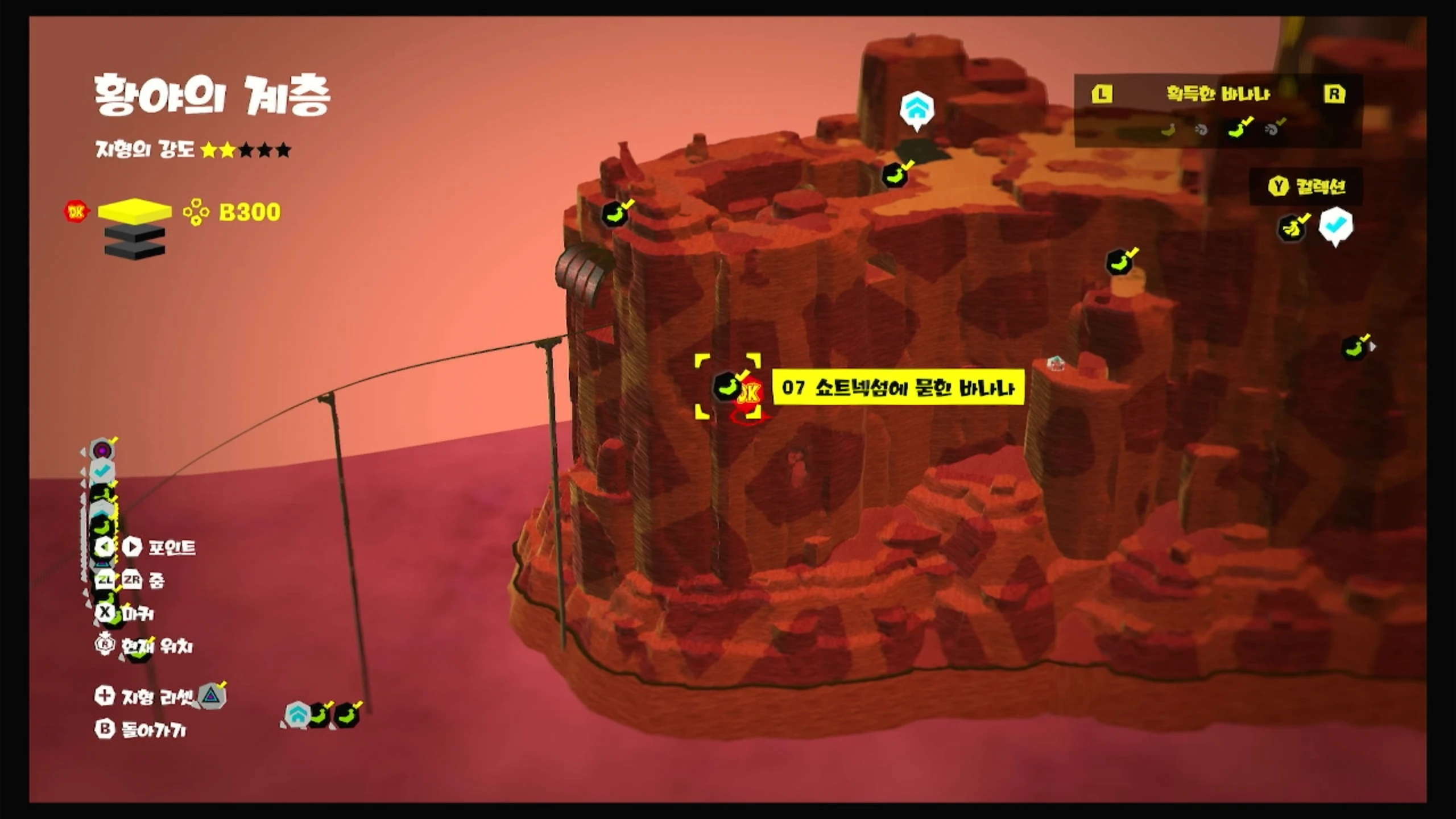Image resolution: width=1456 pixels, height=819 pixels.
Task: Select the yellow B300 layer slab
Action: coord(134,211)
